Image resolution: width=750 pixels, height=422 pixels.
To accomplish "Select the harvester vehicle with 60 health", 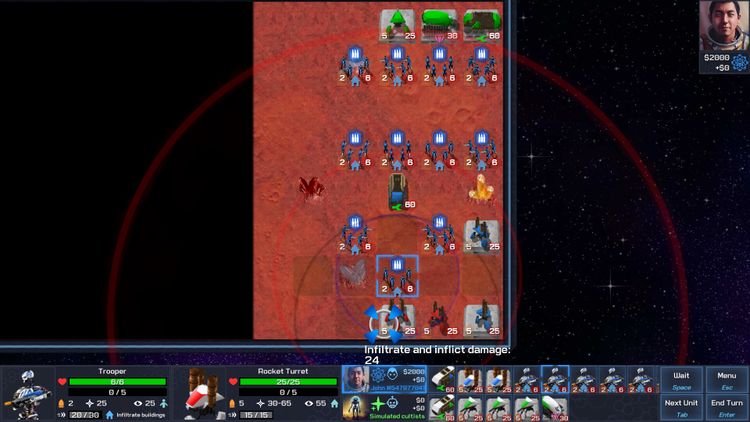I will [398, 189].
